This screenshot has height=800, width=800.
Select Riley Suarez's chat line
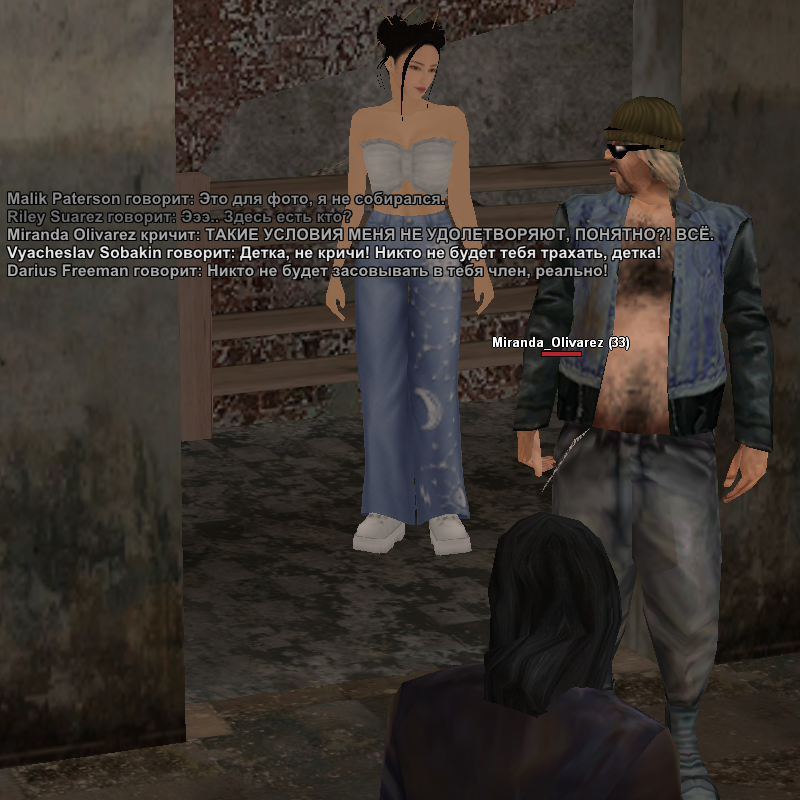tap(180, 216)
